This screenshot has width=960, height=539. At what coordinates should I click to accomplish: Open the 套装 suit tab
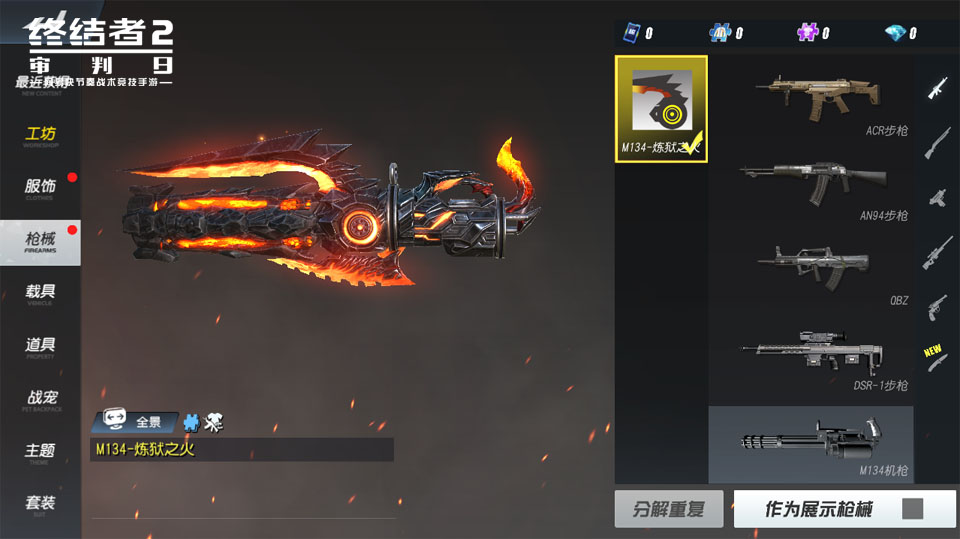[x=40, y=503]
